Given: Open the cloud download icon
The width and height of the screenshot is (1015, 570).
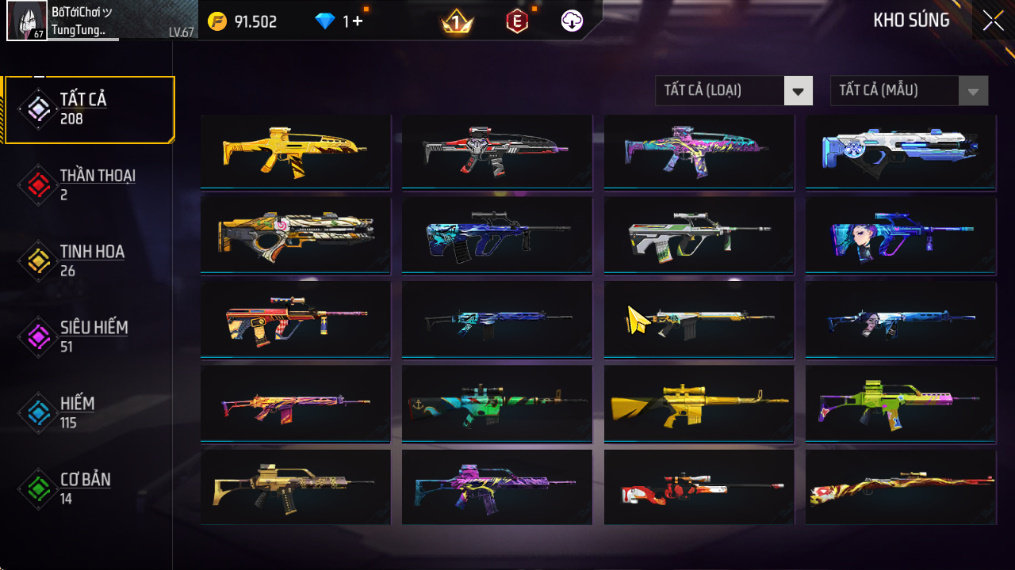Looking at the screenshot, I should (x=572, y=21).
